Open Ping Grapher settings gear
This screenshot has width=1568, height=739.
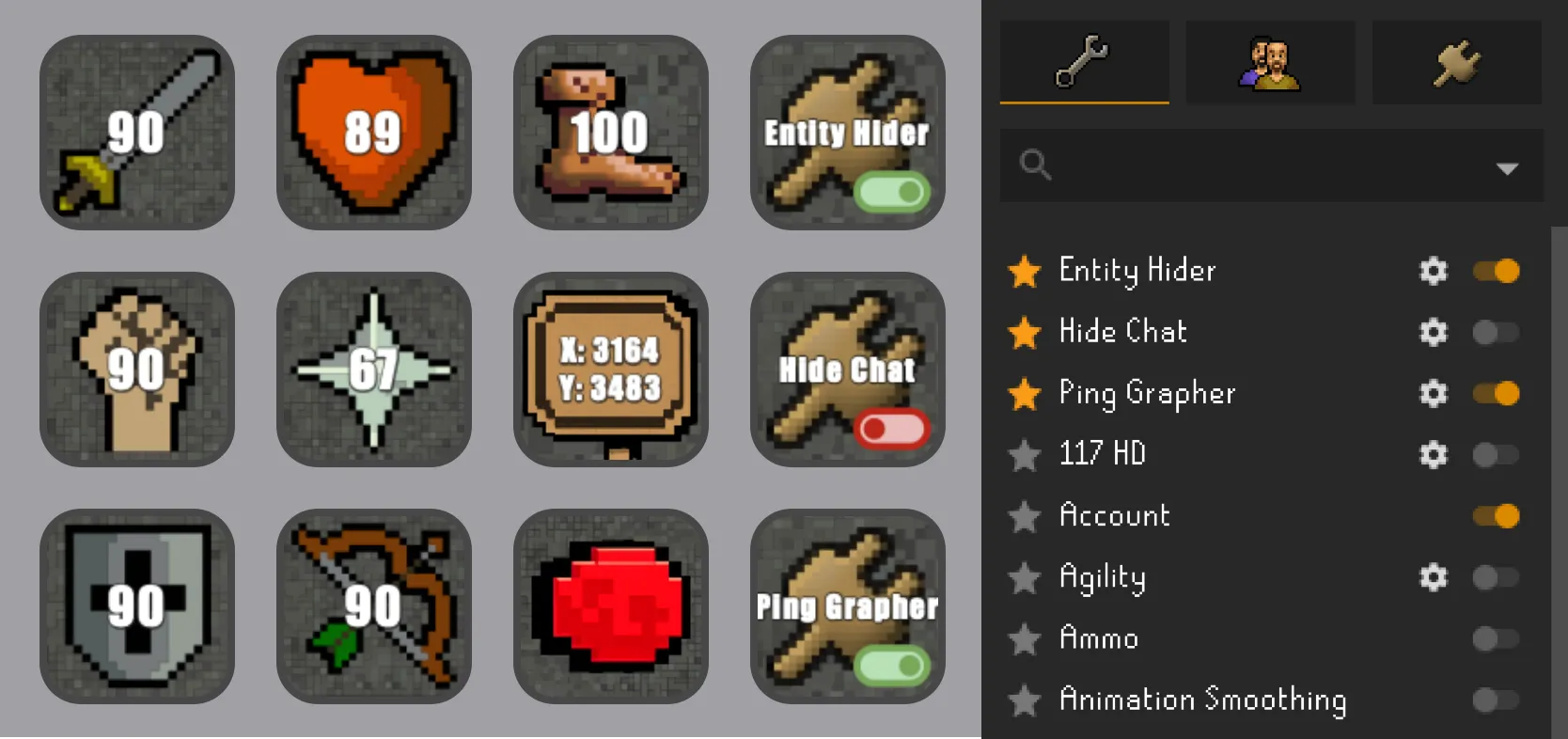click(1434, 394)
